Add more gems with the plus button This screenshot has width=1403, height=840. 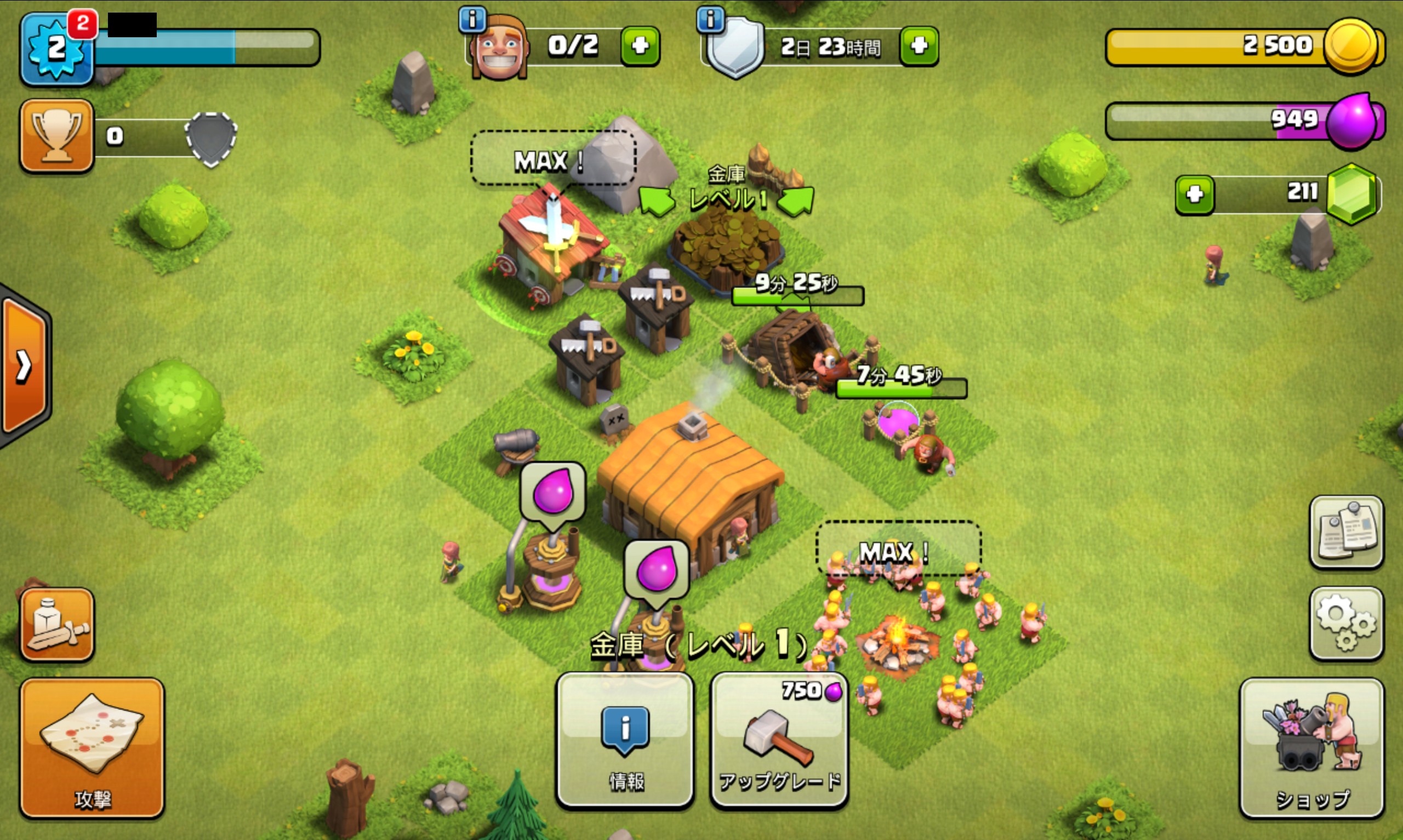1194,195
